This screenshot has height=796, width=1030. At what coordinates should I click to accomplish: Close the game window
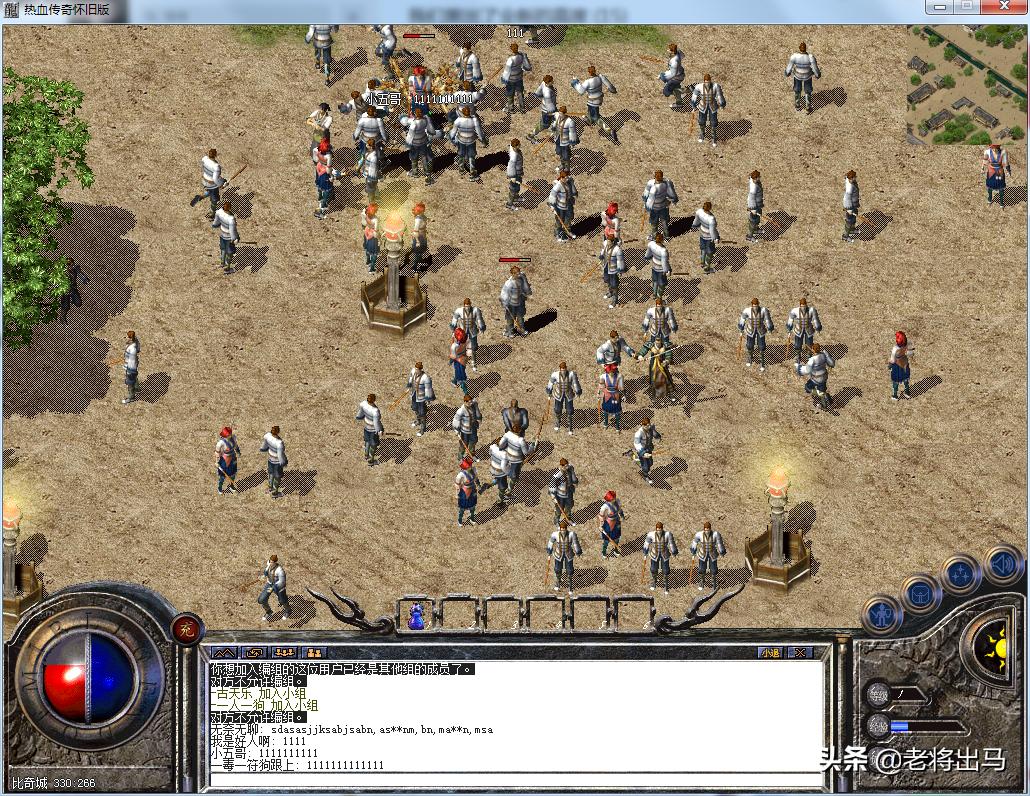(x=1002, y=8)
